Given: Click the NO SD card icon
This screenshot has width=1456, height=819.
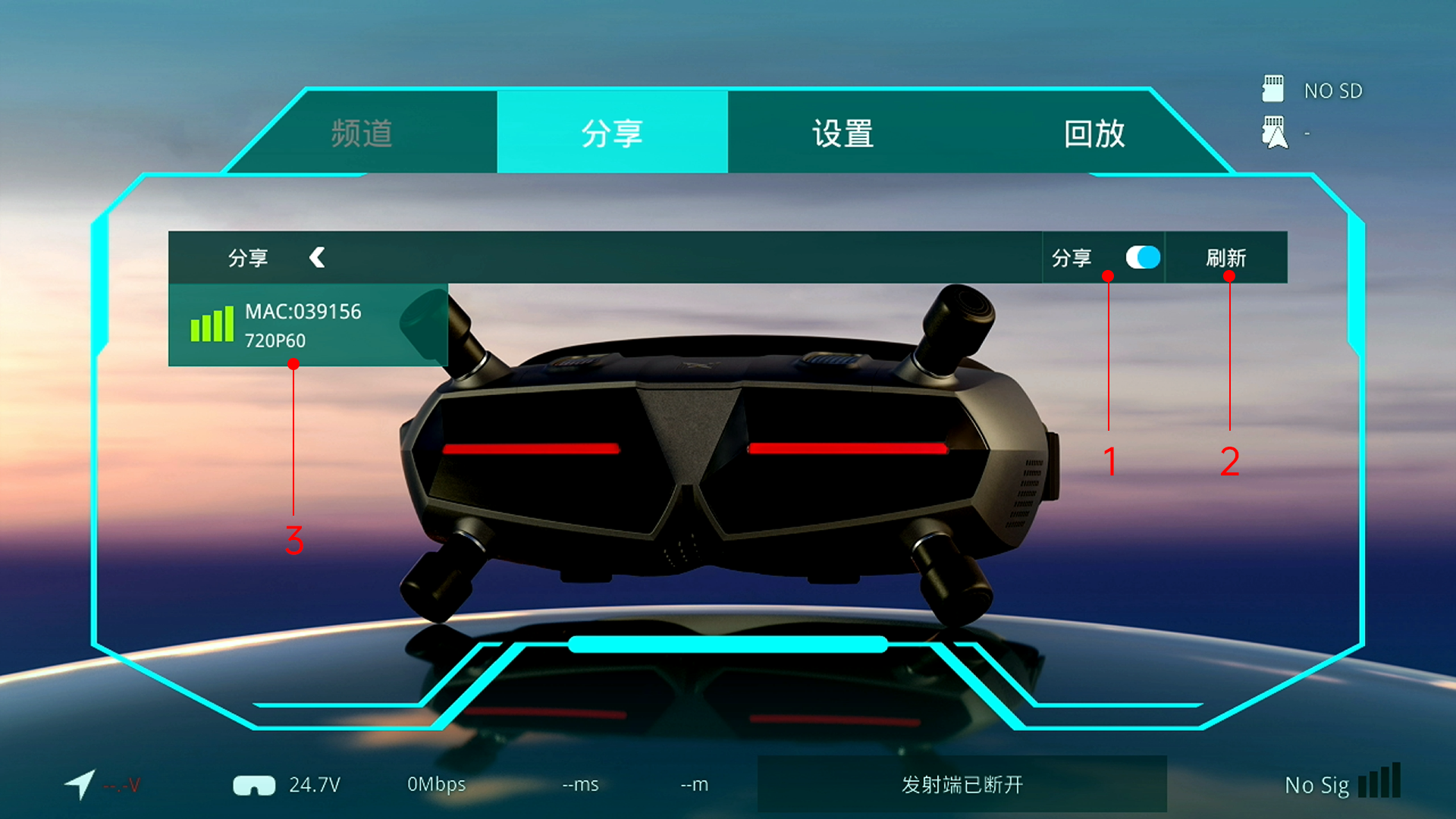Looking at the screenshot, I should click(1273, 89).
